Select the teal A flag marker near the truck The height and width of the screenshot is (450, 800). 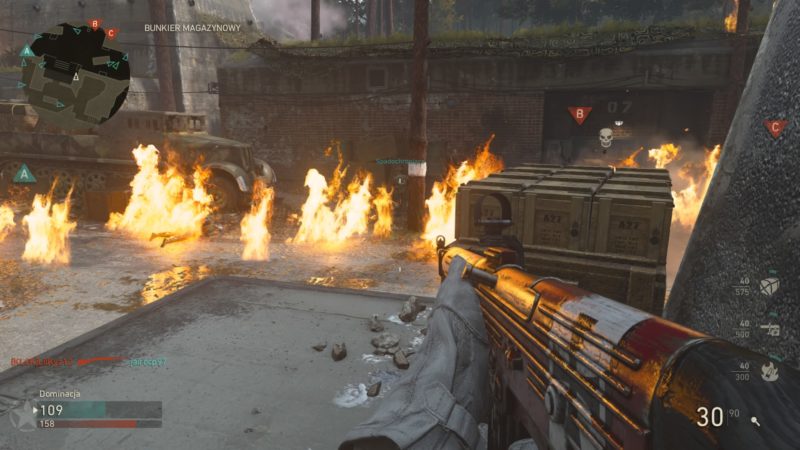tap(24, 174)
